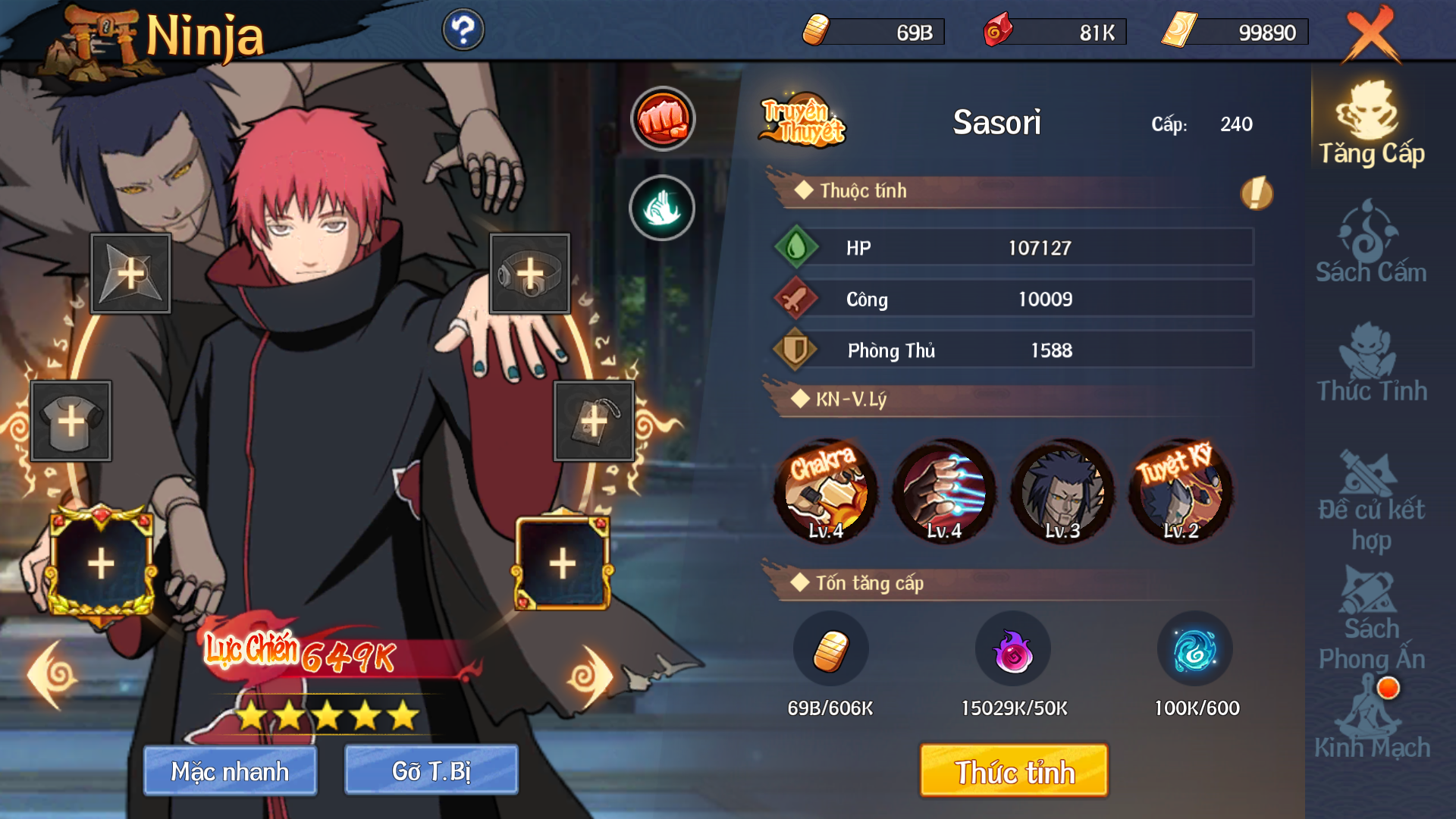This screenshot has width=1456, height=819.
Task: Switch to the Tăng Cấp tab
Action: coord(1370,124)
